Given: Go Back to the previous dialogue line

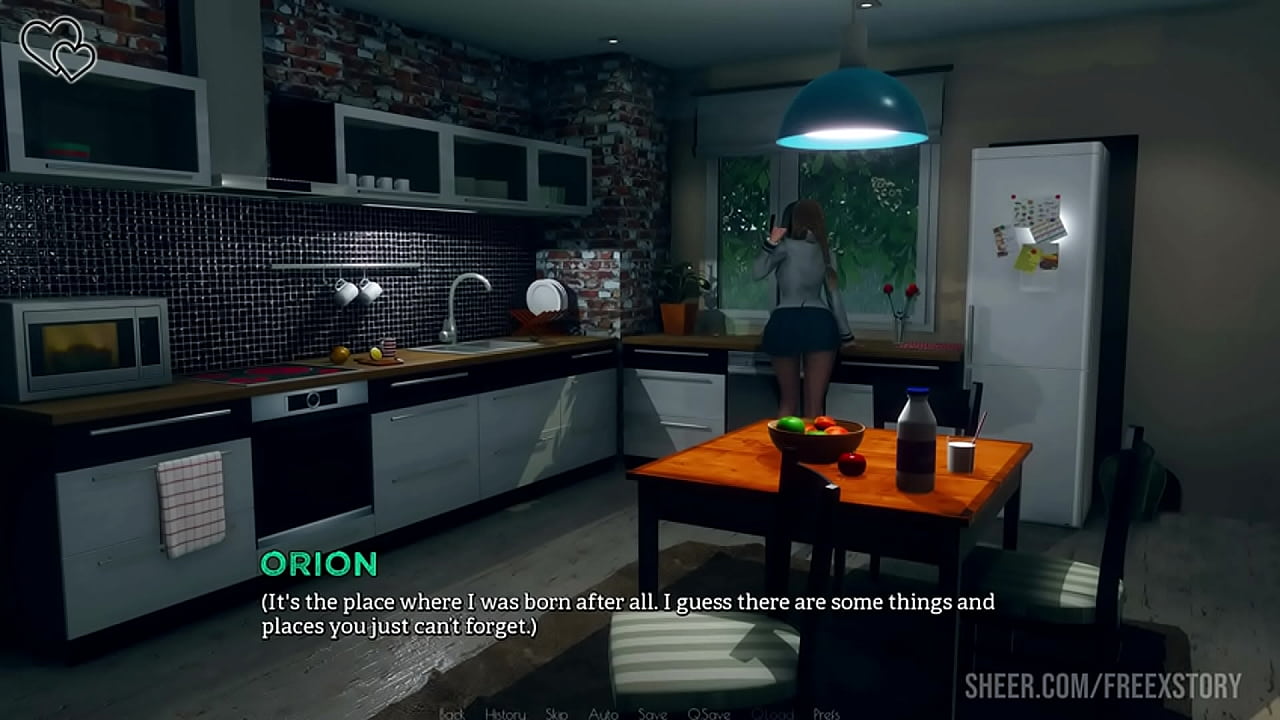Looking at the screenshot, I should pos(452,713).
